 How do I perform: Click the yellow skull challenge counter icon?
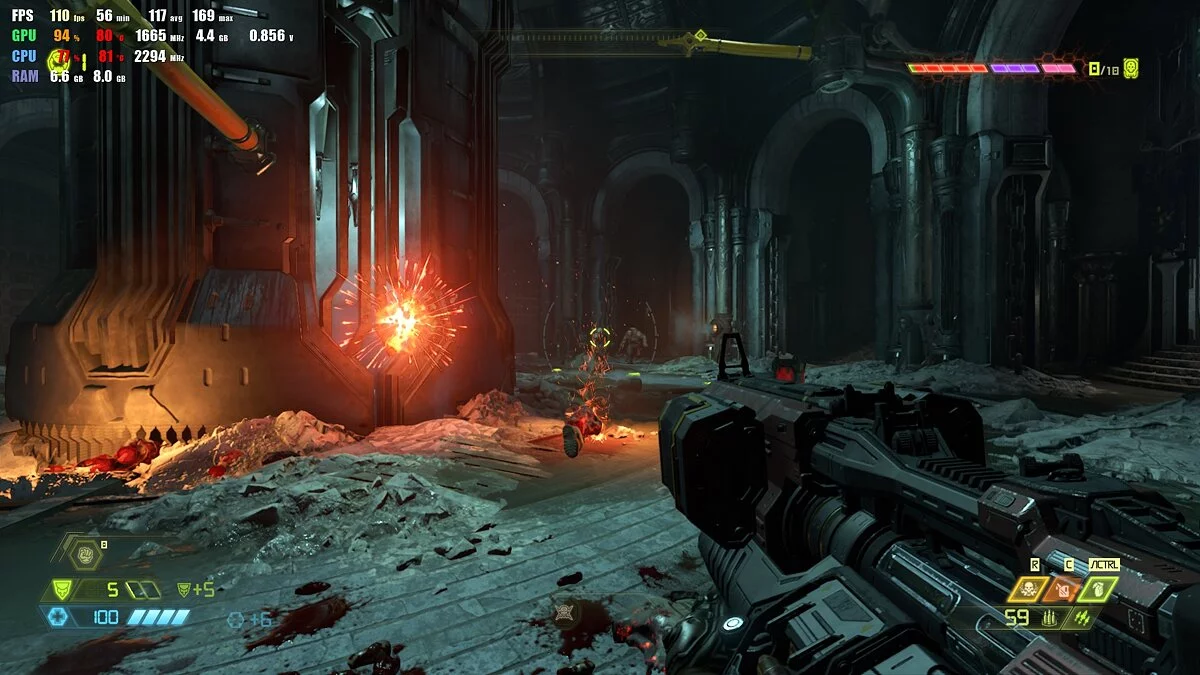[1130, 69]
